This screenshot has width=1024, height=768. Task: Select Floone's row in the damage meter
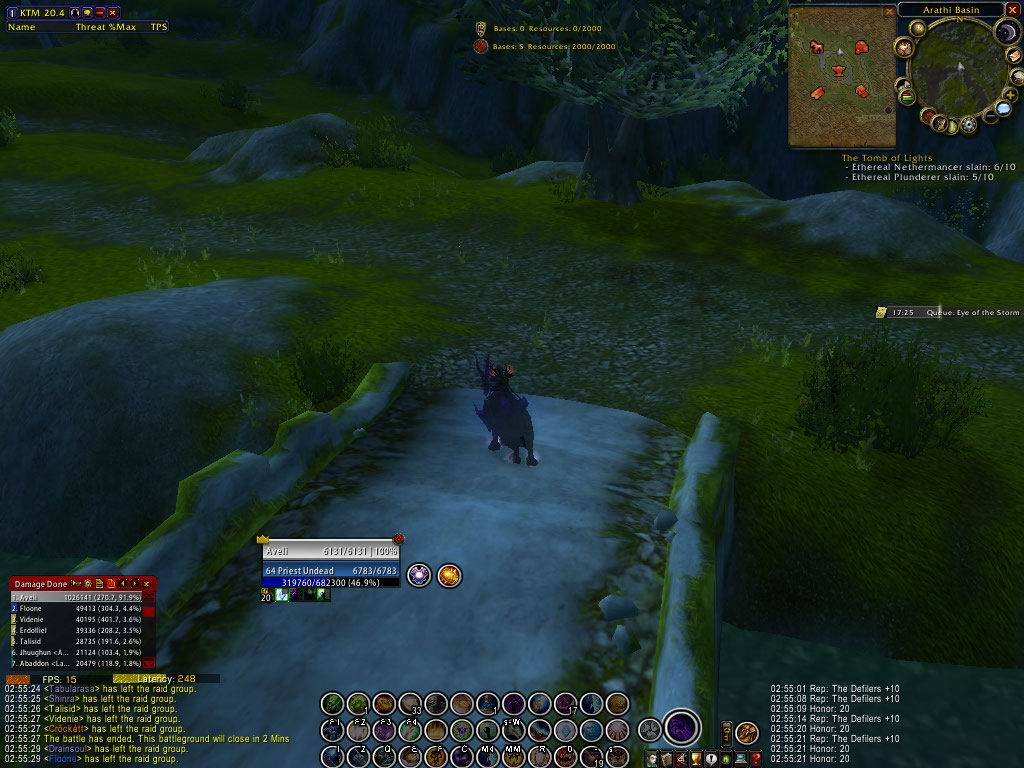coord(82,608)
